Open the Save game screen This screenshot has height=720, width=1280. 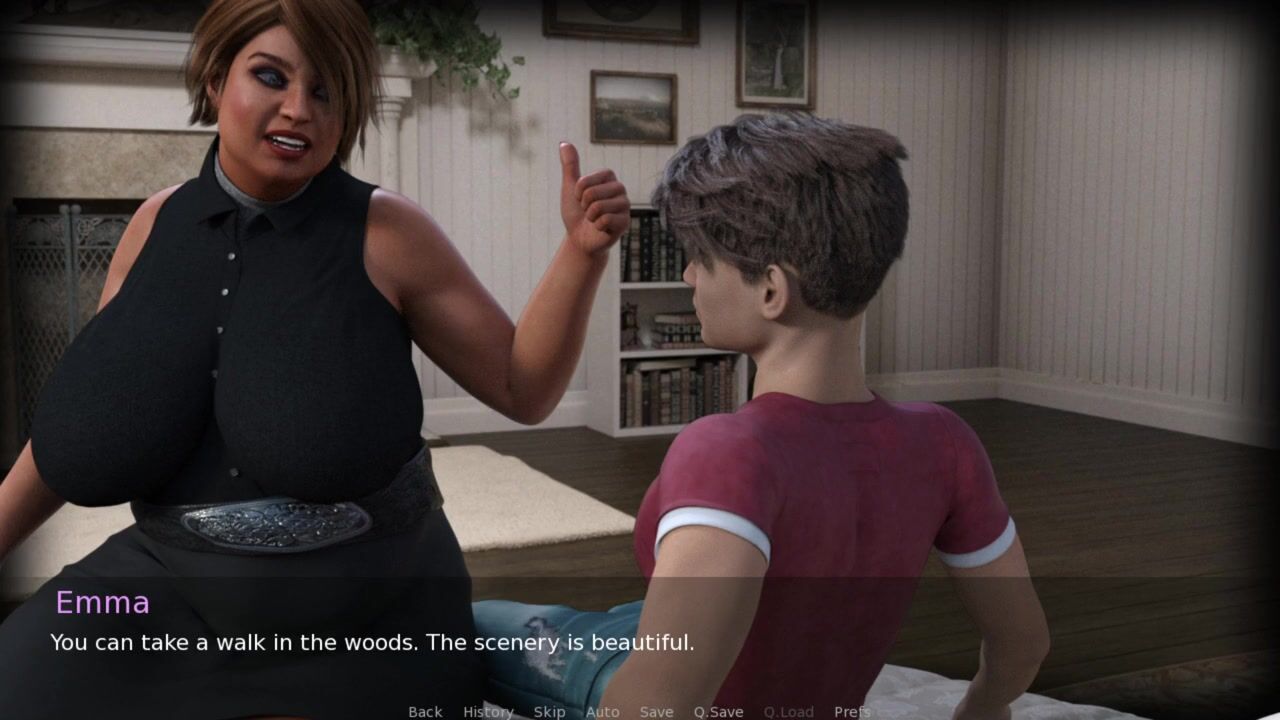[x=656, y=711]
